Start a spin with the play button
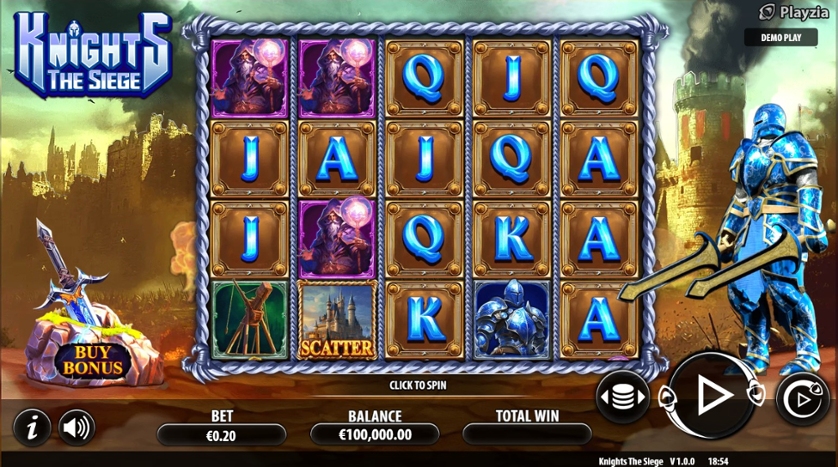Viewport: 838px width, 467px height. coord(712,397)
